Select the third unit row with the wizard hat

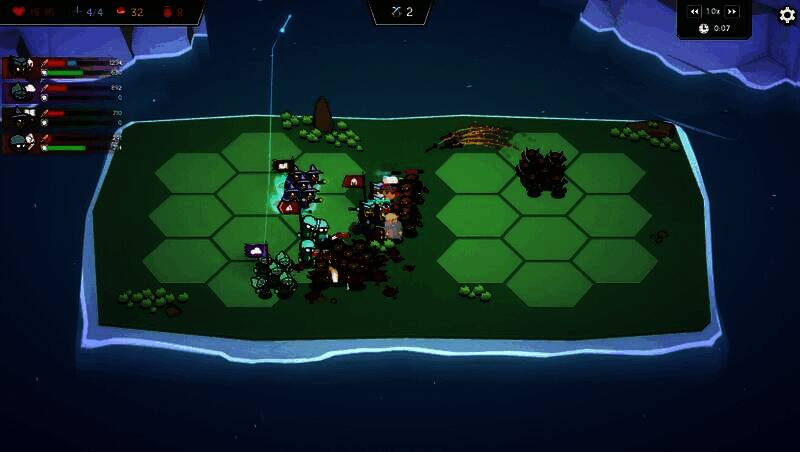(x=62, y=117)
